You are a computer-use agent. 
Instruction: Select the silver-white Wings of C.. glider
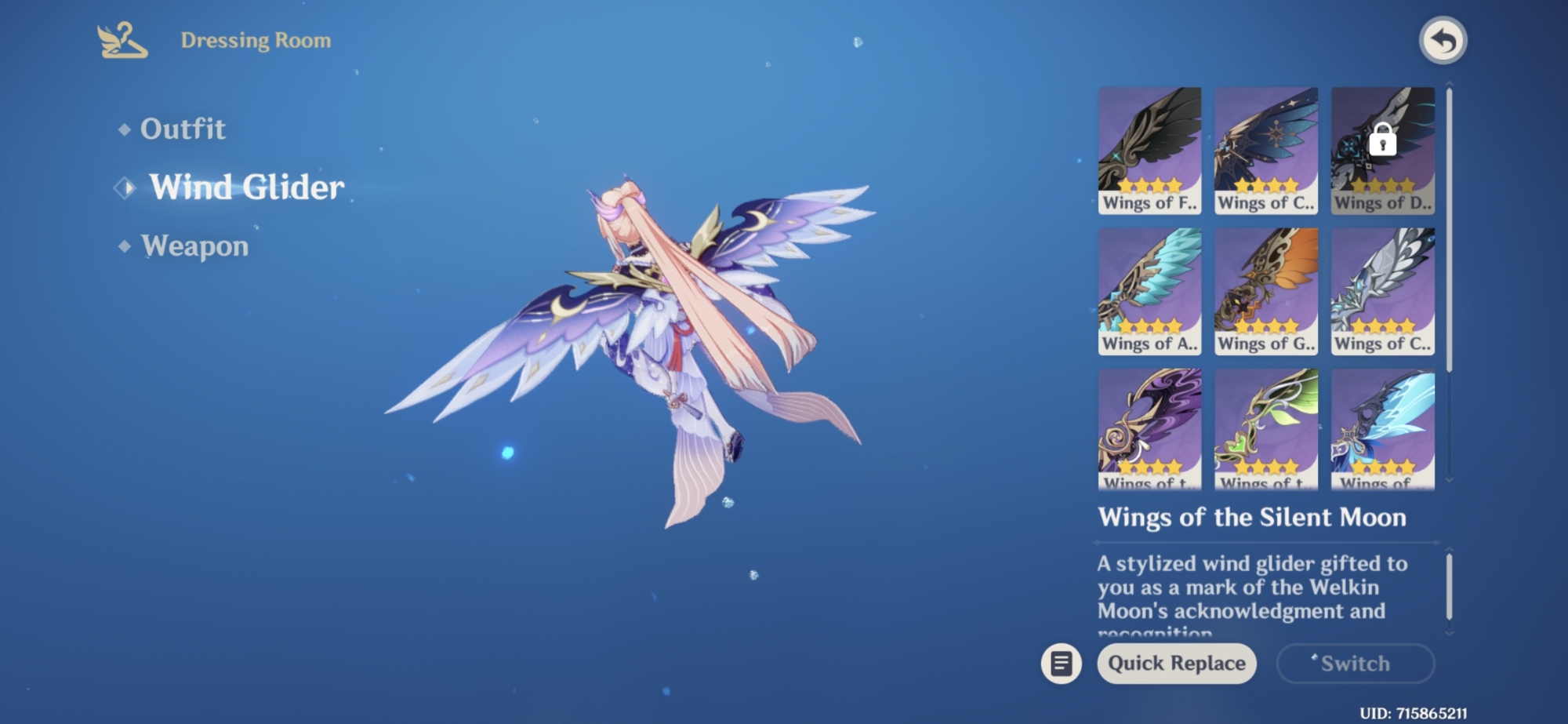[x=1382, y=291]
